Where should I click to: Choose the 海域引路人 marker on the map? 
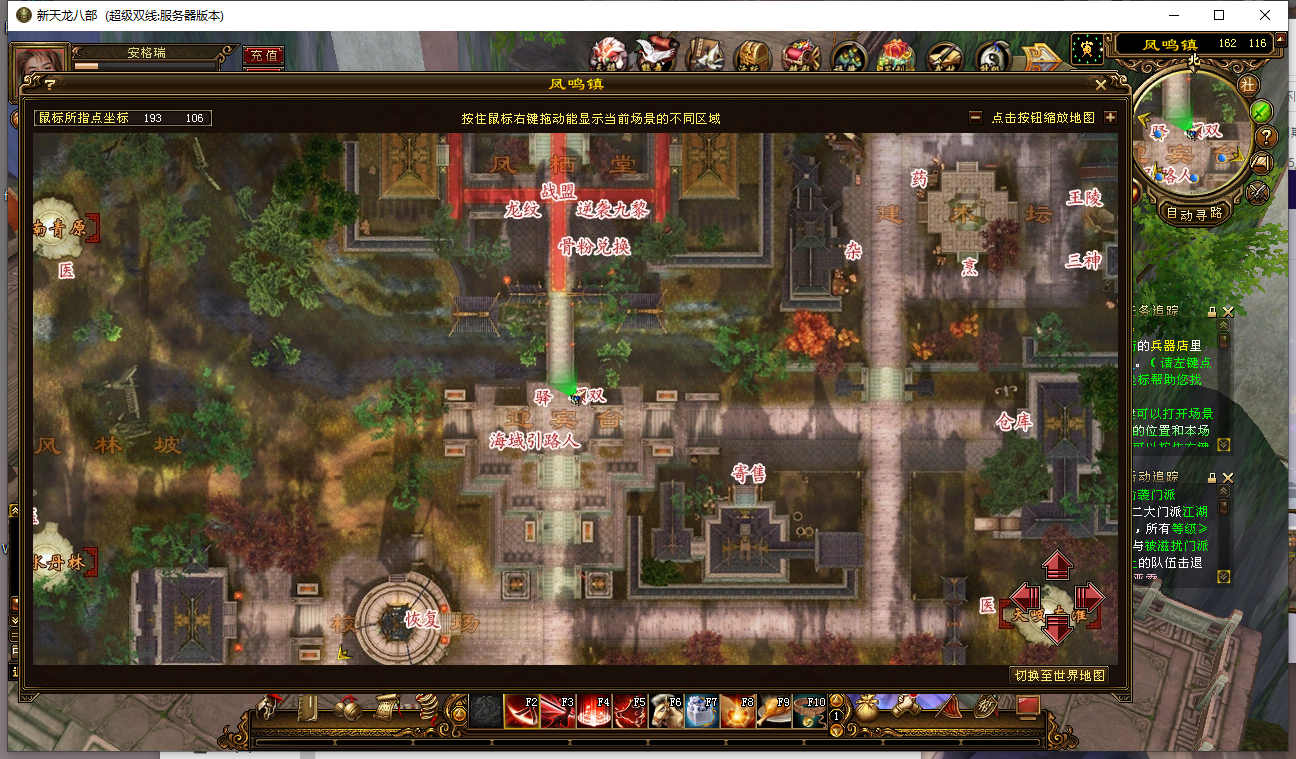534,440
